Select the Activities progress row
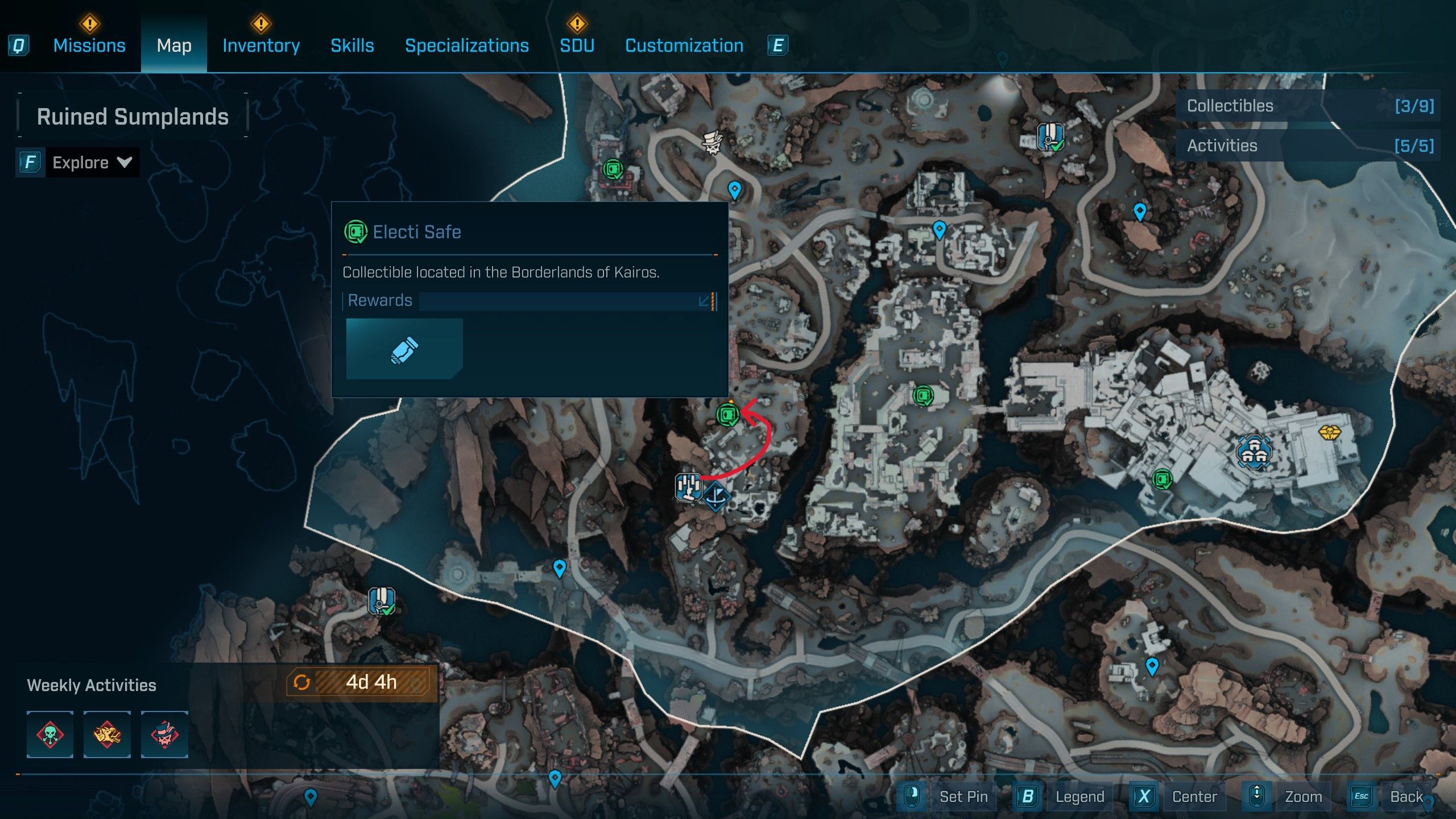 [1309, 146]
